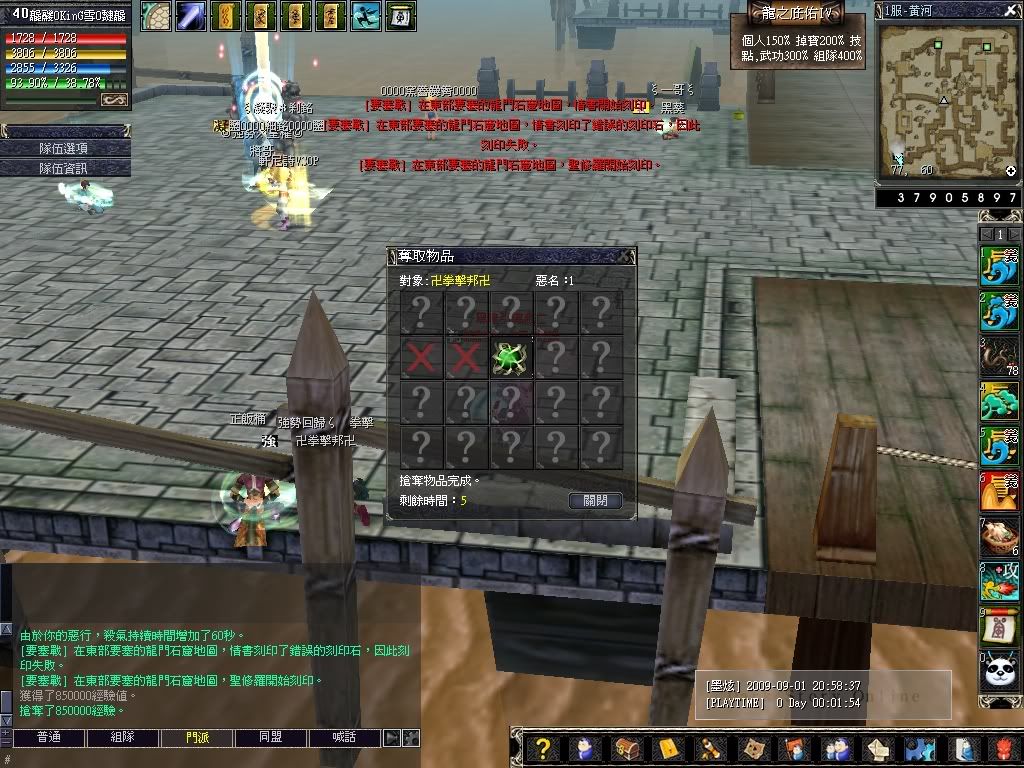Close the loot window with 關閉 button
Screen dimensions: 1024x768
[594, 500]
